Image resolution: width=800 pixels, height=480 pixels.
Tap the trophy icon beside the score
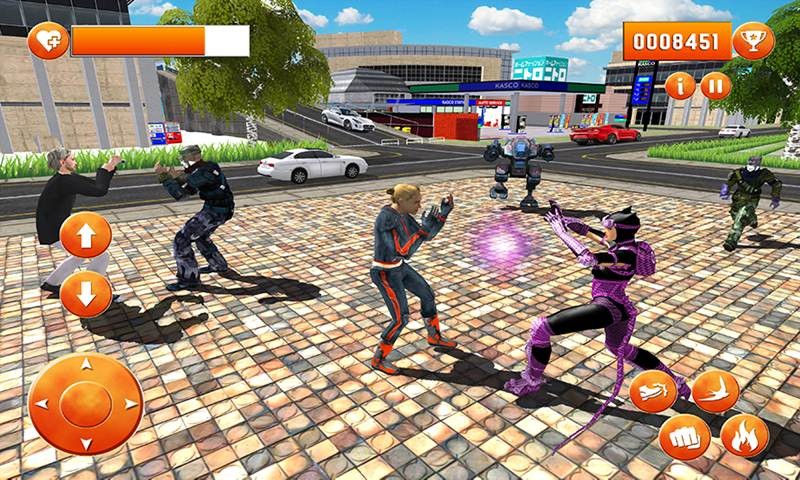pyautogui.click(x=753, y=41)
